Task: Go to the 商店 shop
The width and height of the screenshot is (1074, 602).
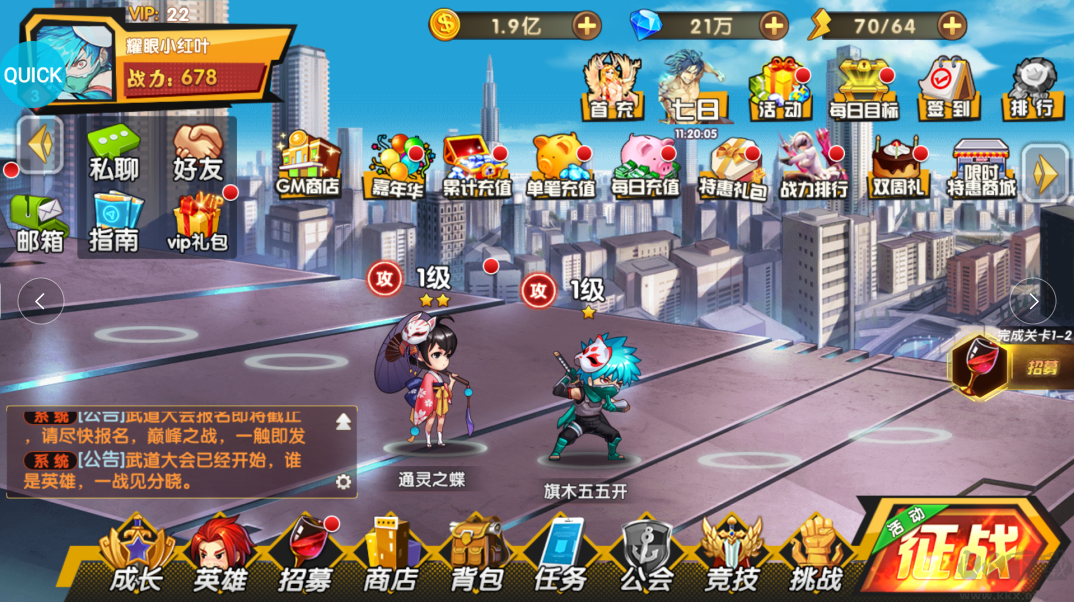Action: (390, 556)
